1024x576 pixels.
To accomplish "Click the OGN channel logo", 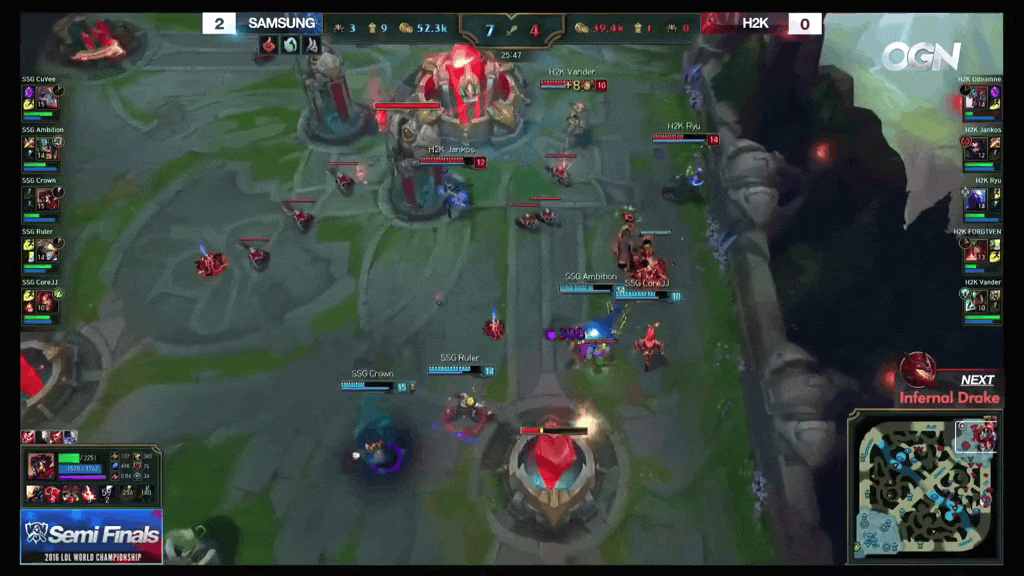I will pyautogui.click(x=920, y=56).
